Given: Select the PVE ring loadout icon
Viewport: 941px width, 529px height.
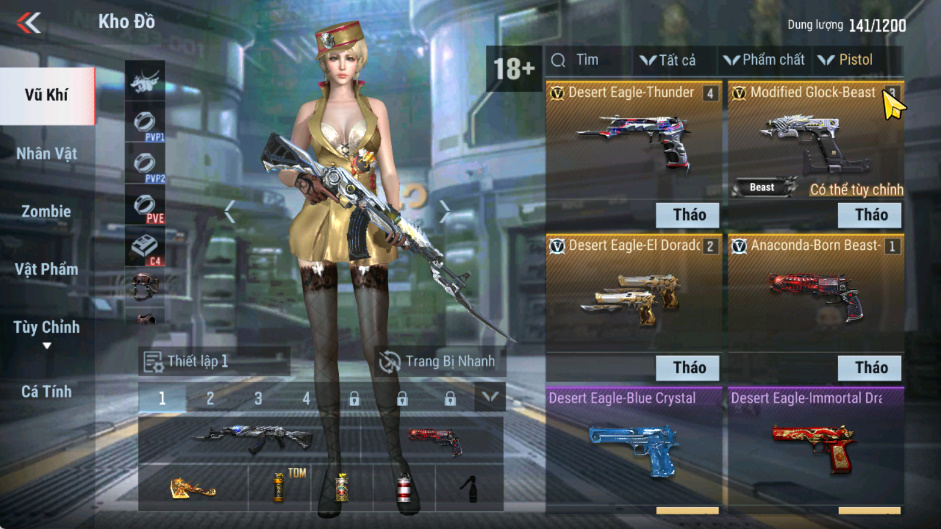Looking at the screenshot, I should (x=145, y=207).
